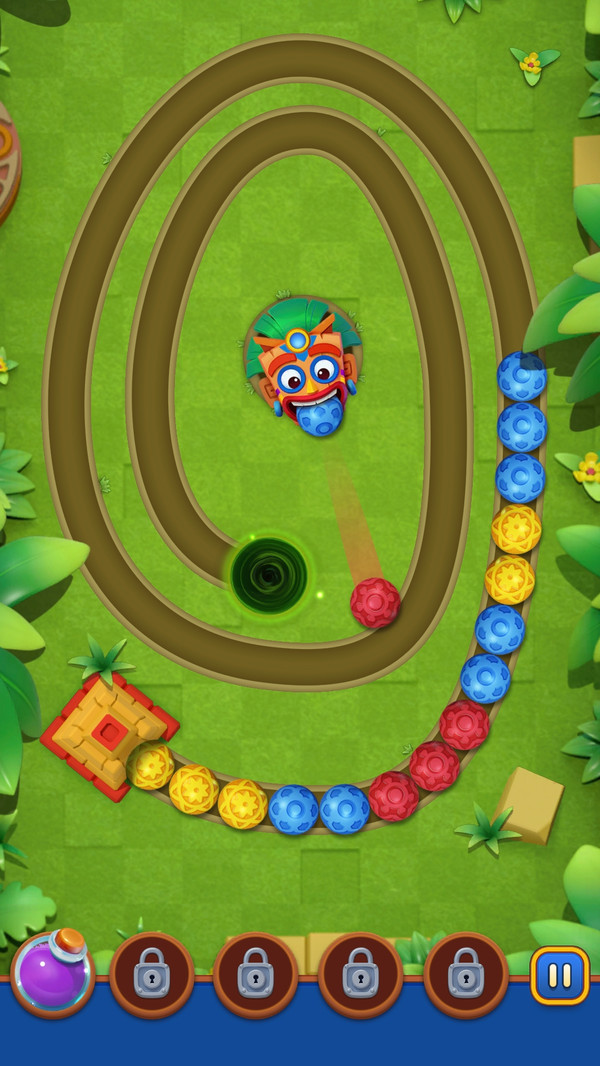Use the purple potion booster
Image resolution: width=600 pixels, height=1066 pixels.
click(52, 973)
